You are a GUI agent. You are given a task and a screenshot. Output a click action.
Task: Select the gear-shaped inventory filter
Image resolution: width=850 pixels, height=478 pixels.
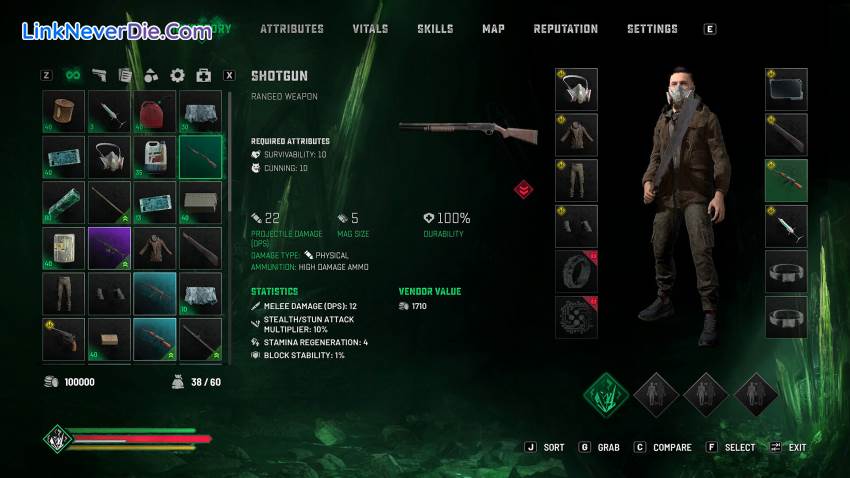(x=178, y=75)
